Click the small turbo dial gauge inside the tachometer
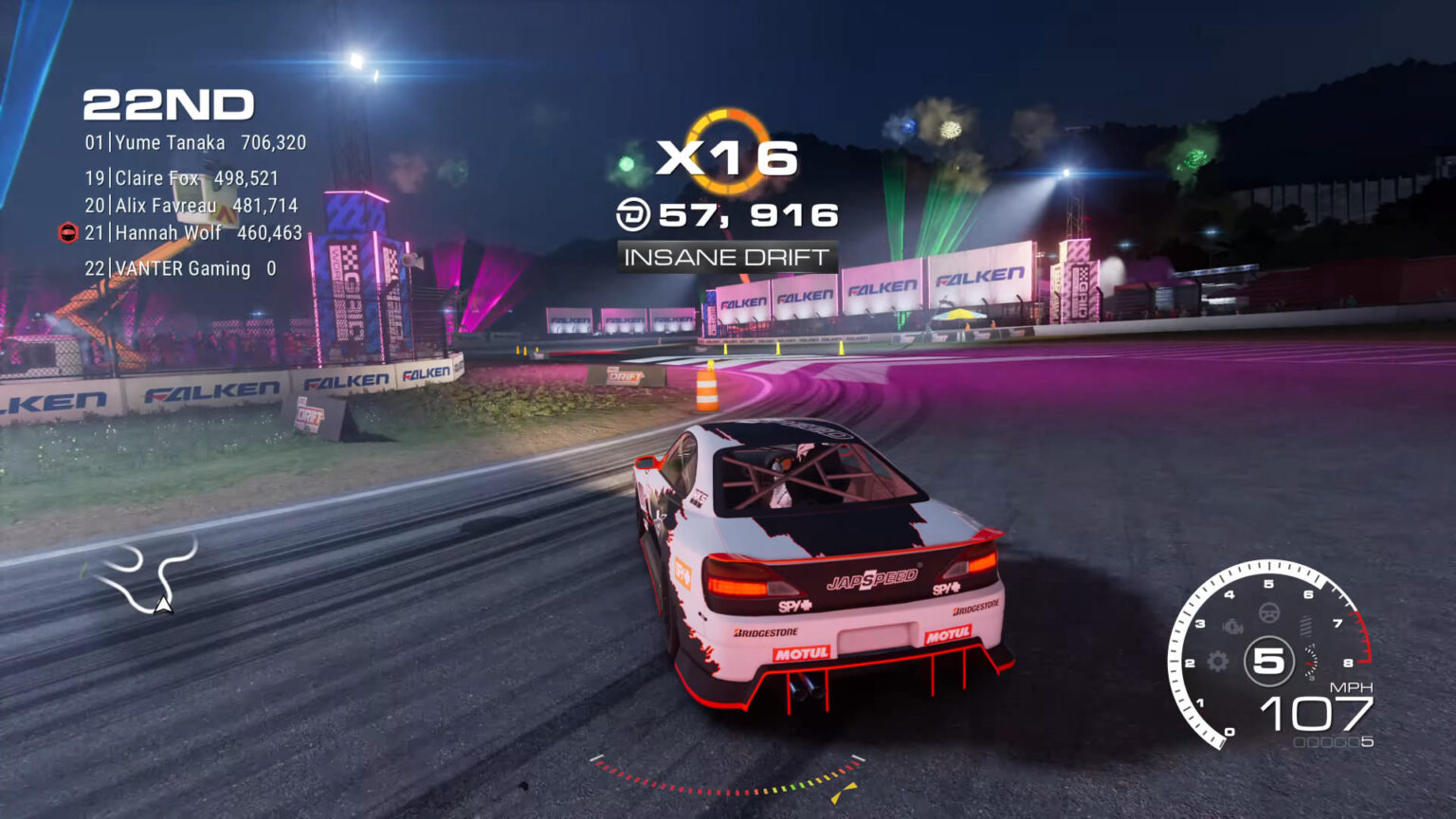The height and width of the screenshot is (819, 1456). click(x=1311, y=661)
